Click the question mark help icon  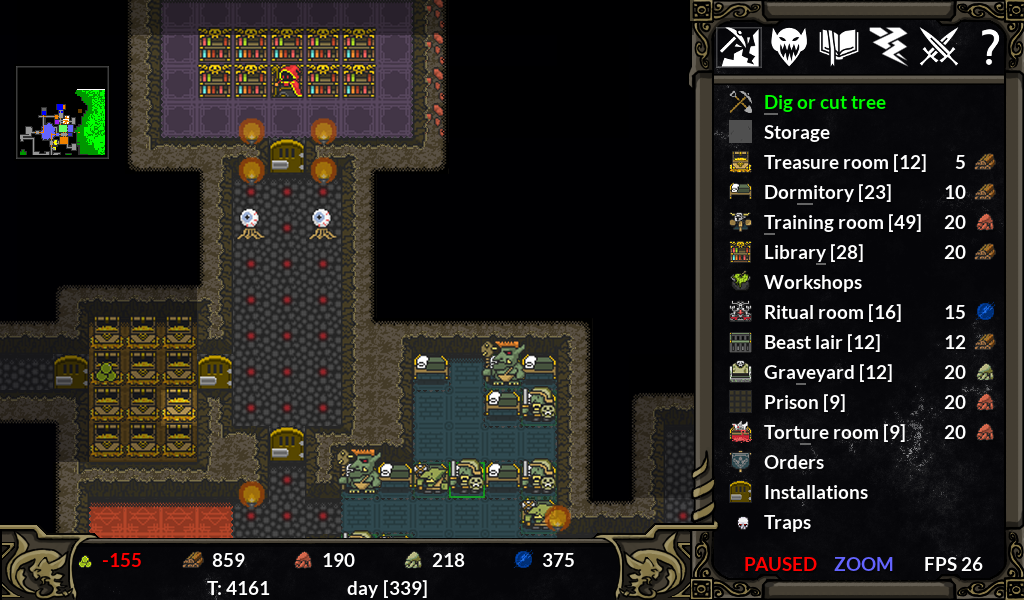coord(989,47)
